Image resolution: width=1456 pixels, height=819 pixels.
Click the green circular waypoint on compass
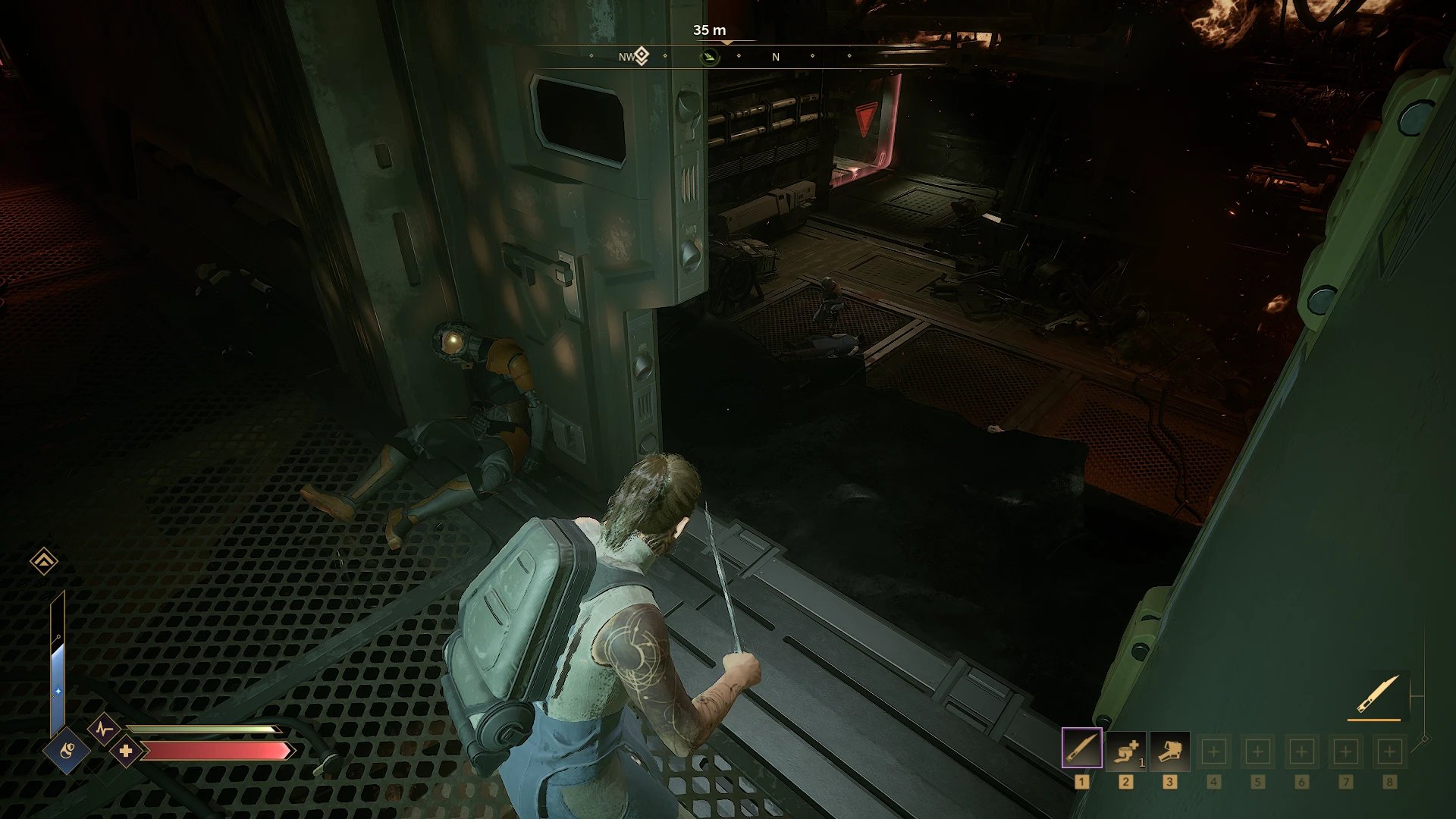(x=710, y=57)
